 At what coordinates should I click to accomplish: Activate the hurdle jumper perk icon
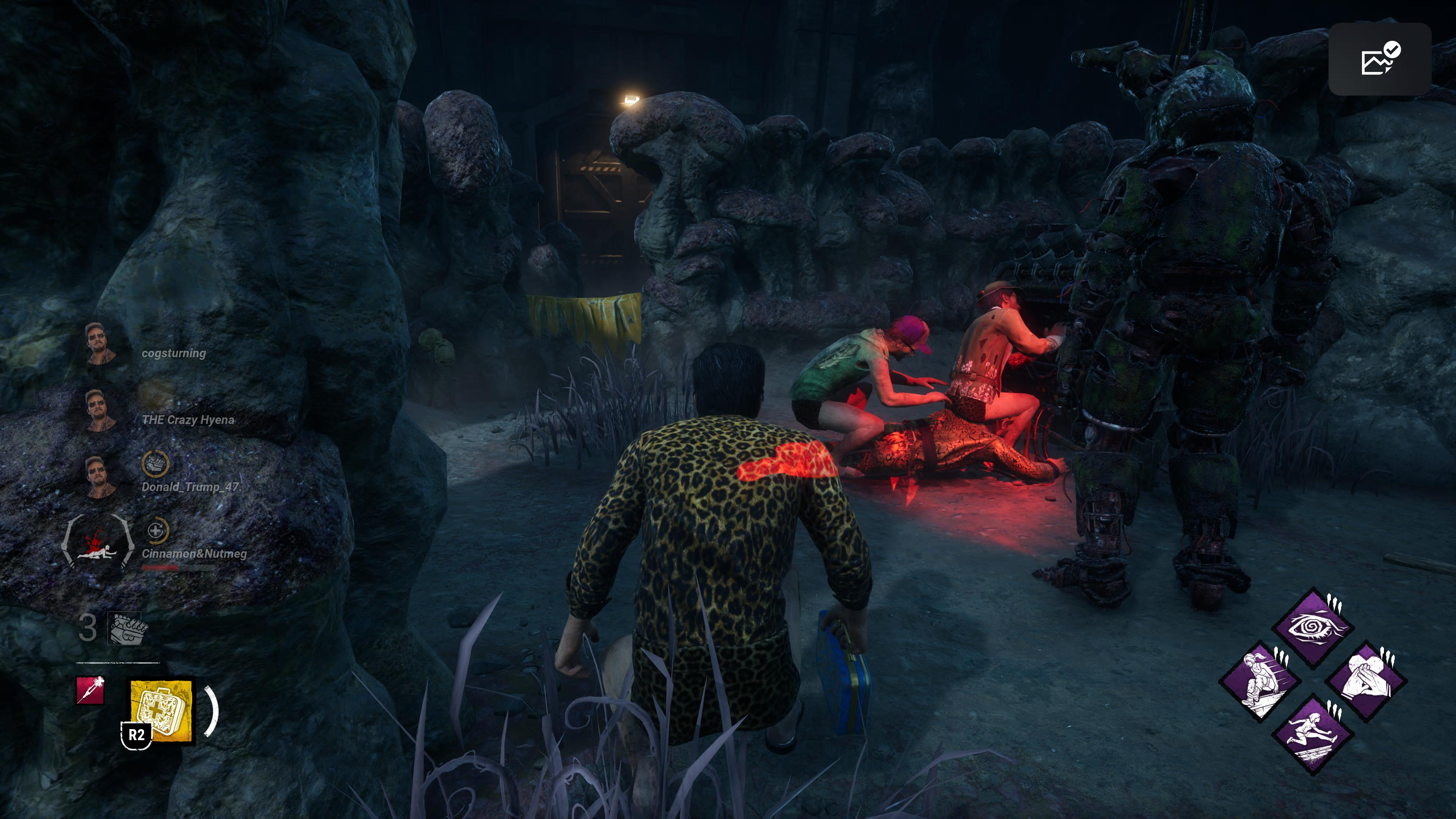(x=1312, y=734)
